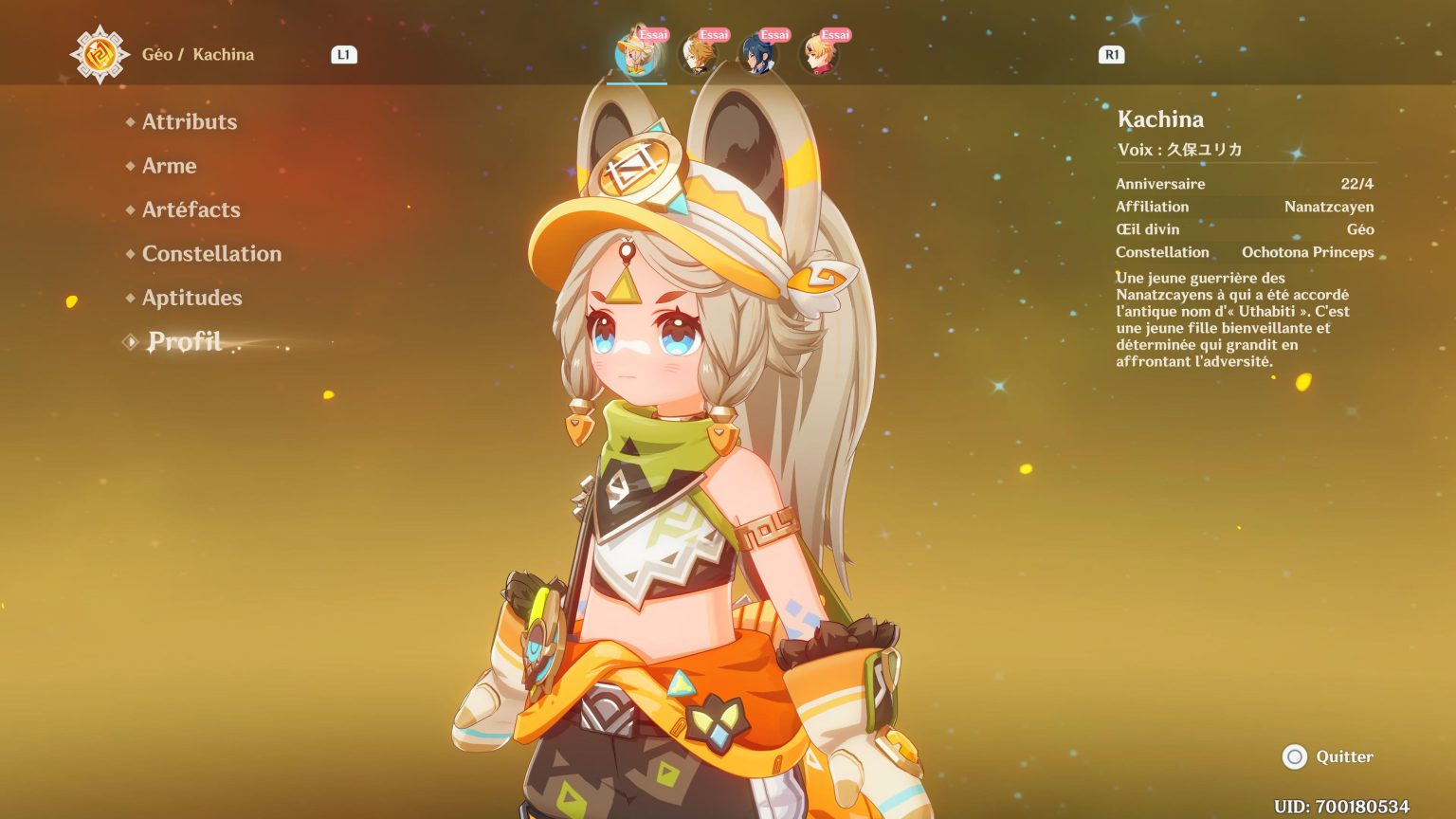Expand the Constellation section

[211, 253]
